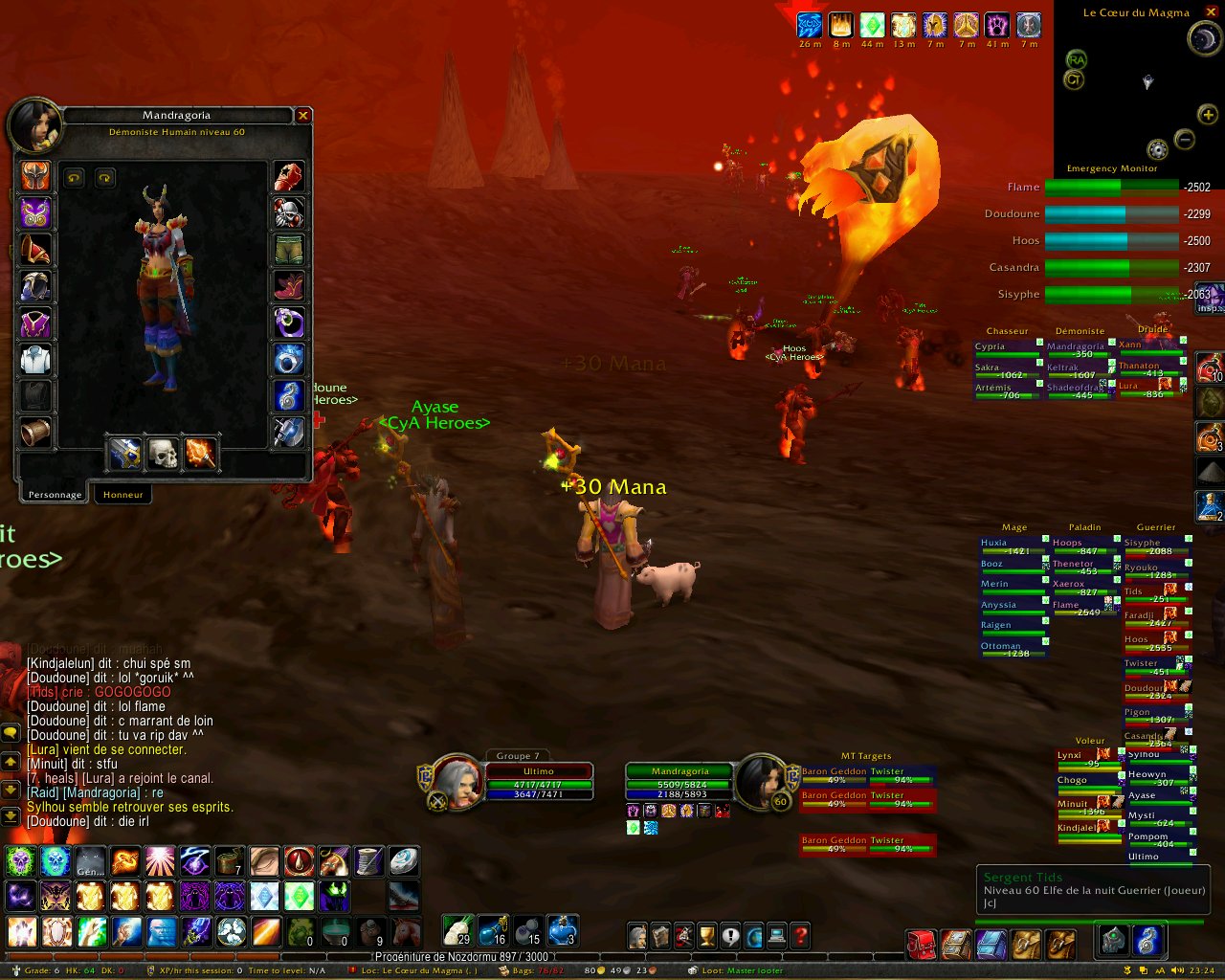Switch to the Honneur tab

[x=122, y=495]
